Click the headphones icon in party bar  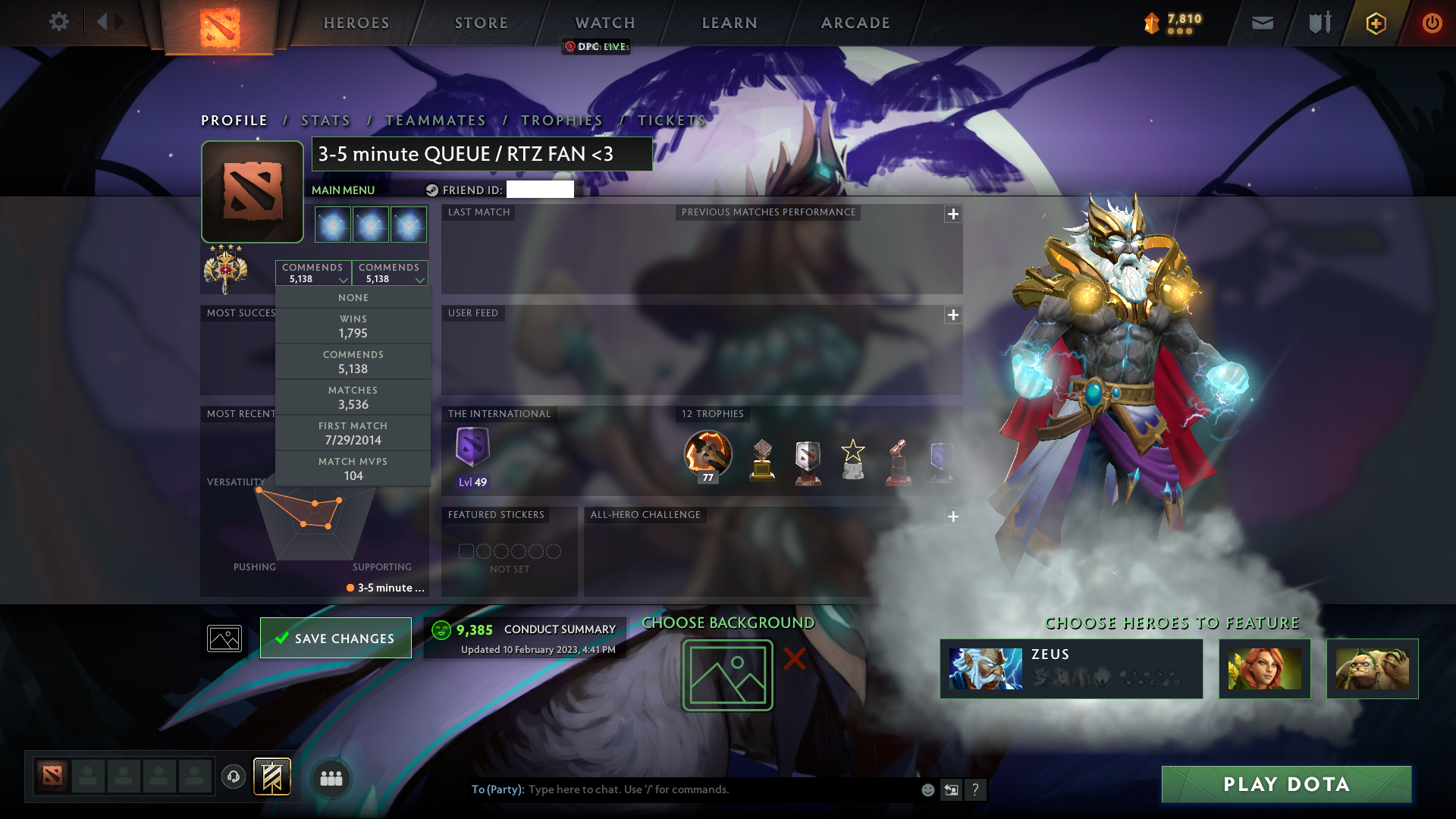click(x=233, y=777)
